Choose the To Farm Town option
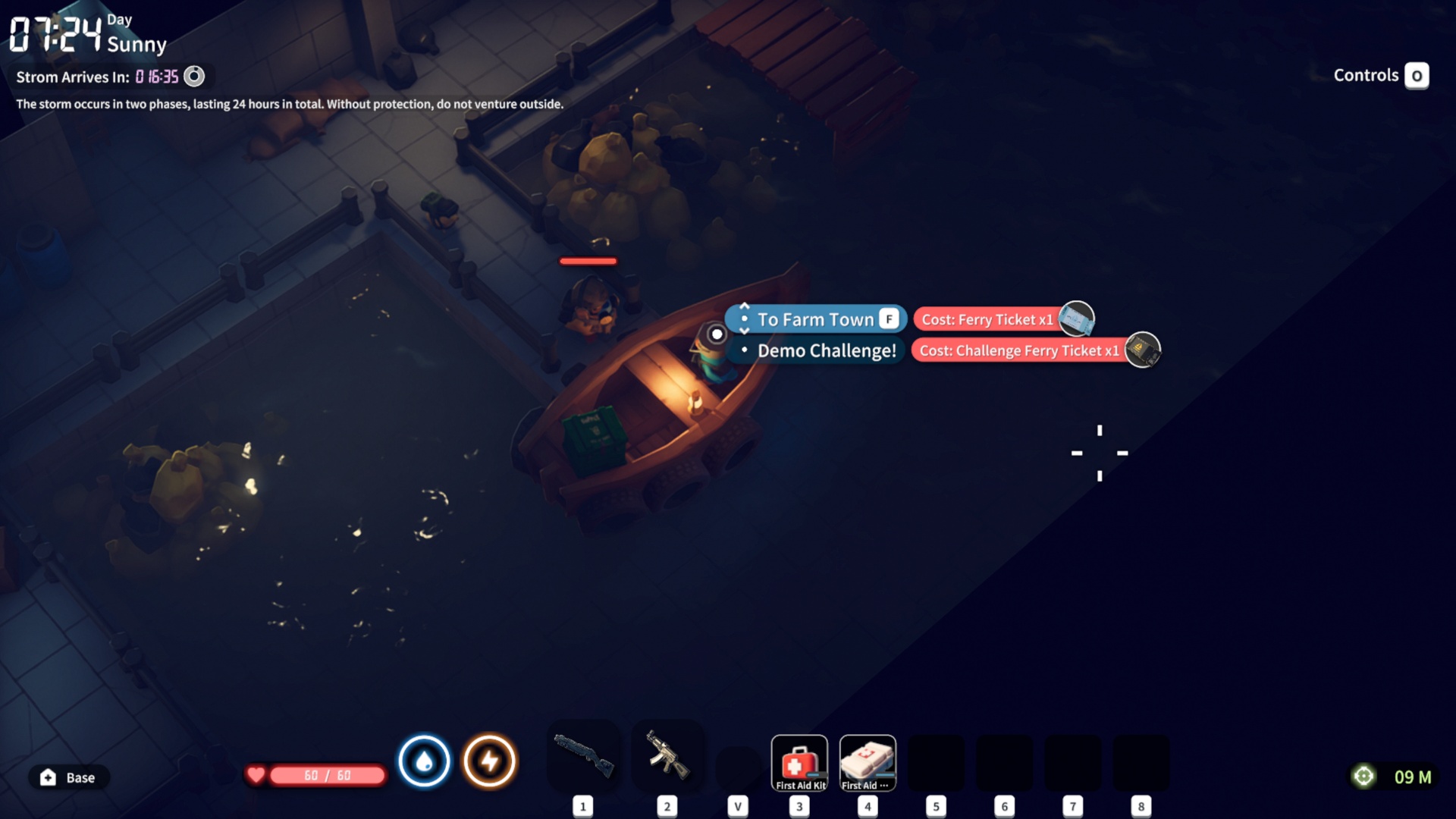 (x=816, y=319)
